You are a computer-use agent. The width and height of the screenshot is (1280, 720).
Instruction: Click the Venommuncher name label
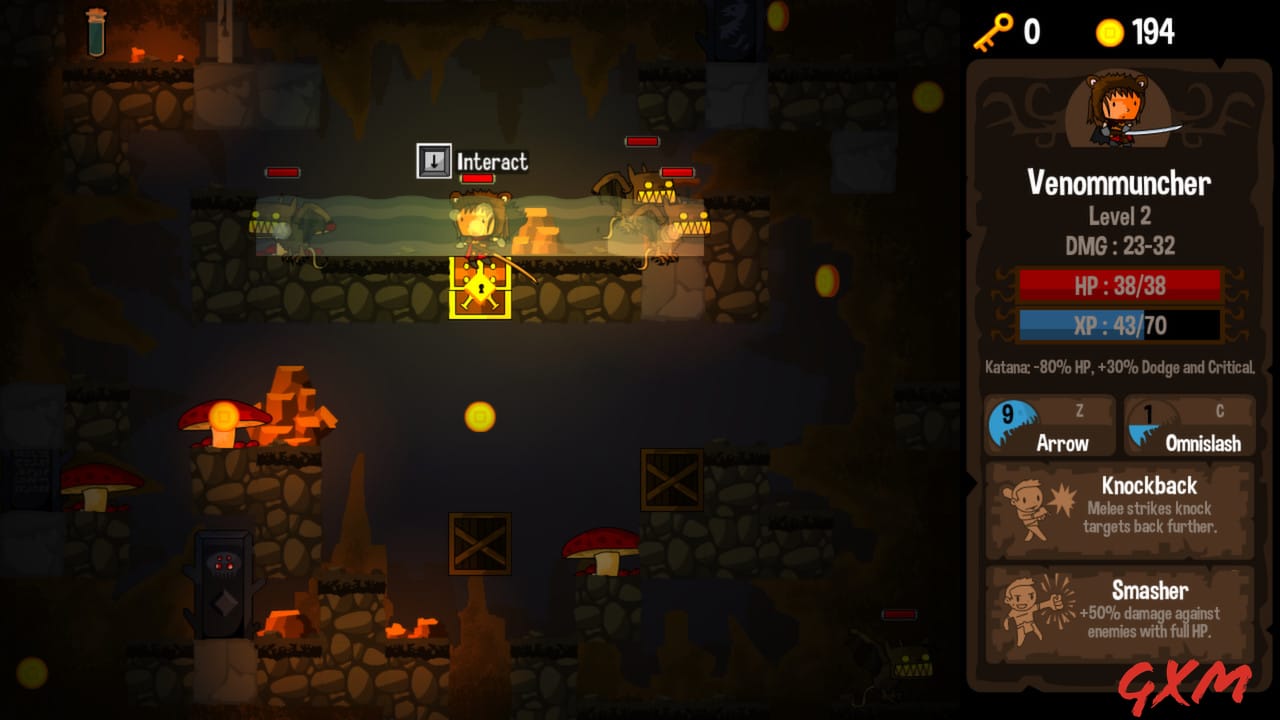coord(1119,184)
